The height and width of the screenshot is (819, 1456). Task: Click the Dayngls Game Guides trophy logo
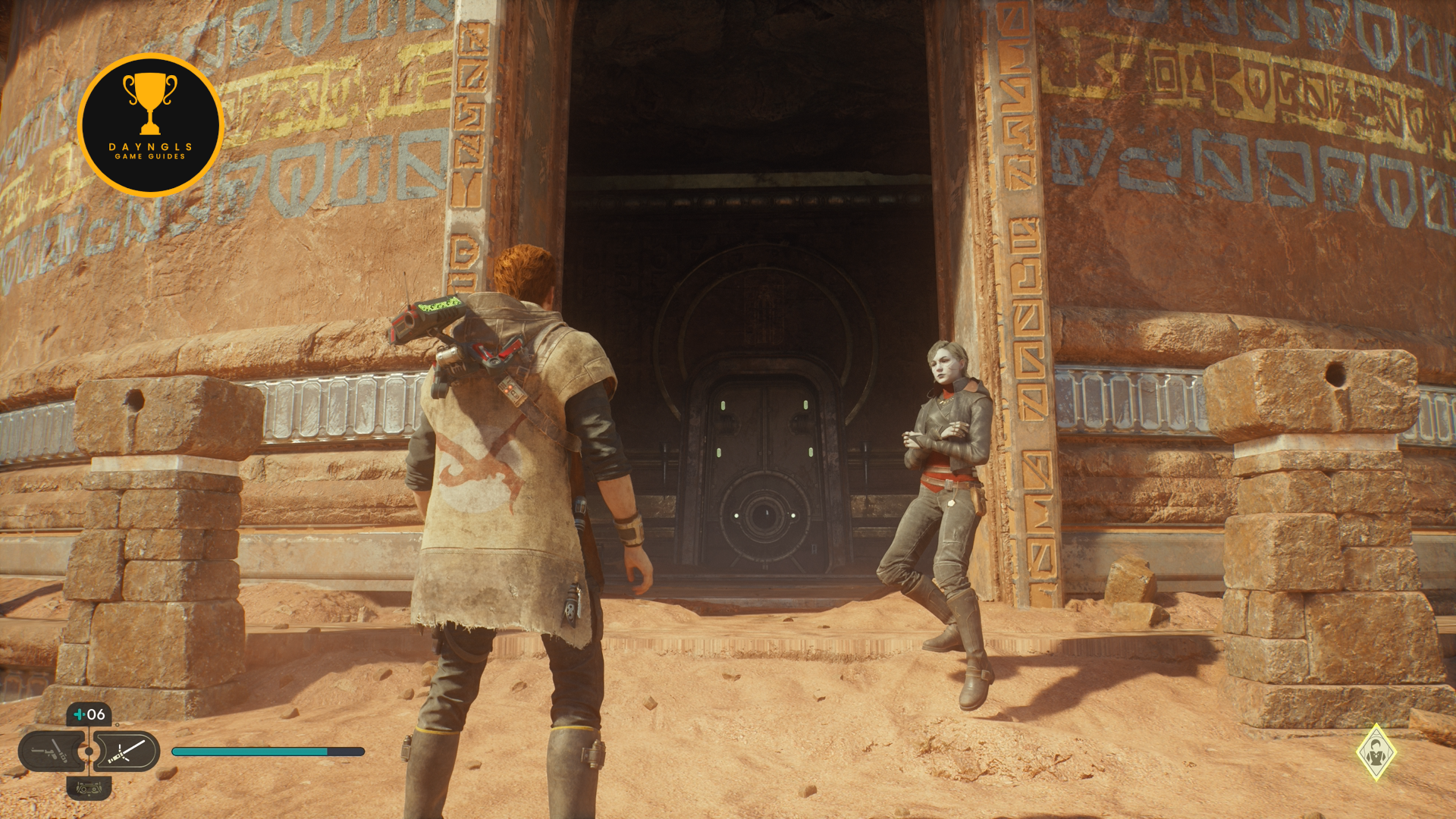click(150, 125)
